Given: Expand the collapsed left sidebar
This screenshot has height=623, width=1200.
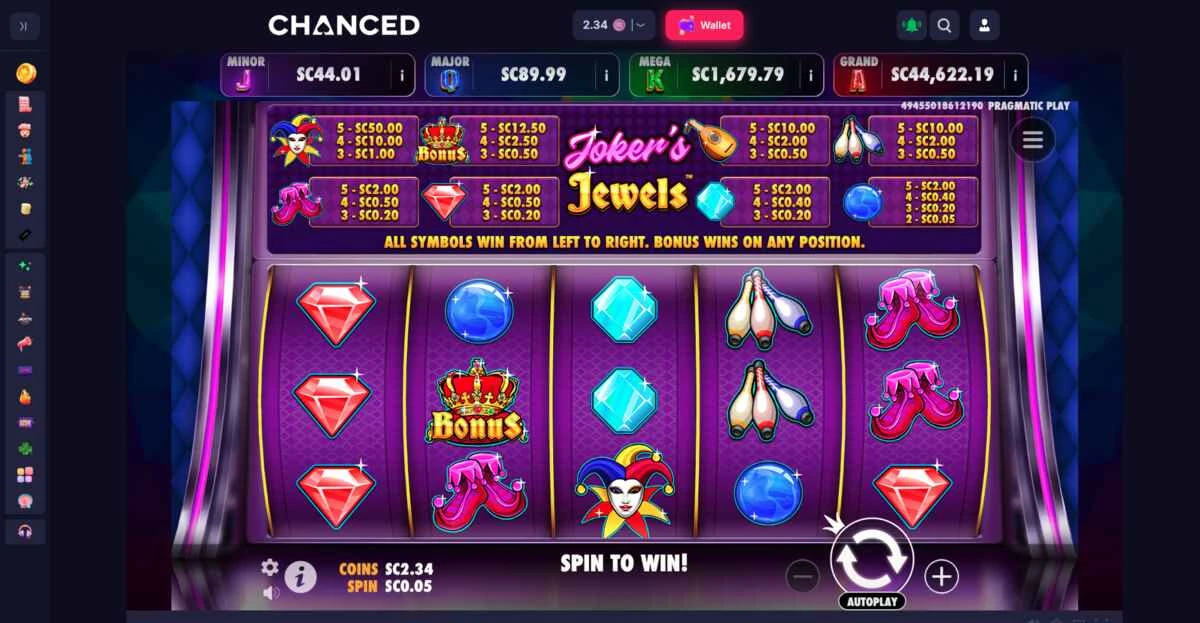Looking at the screenshot, I should pyautogui.click(x=24, y=26).
